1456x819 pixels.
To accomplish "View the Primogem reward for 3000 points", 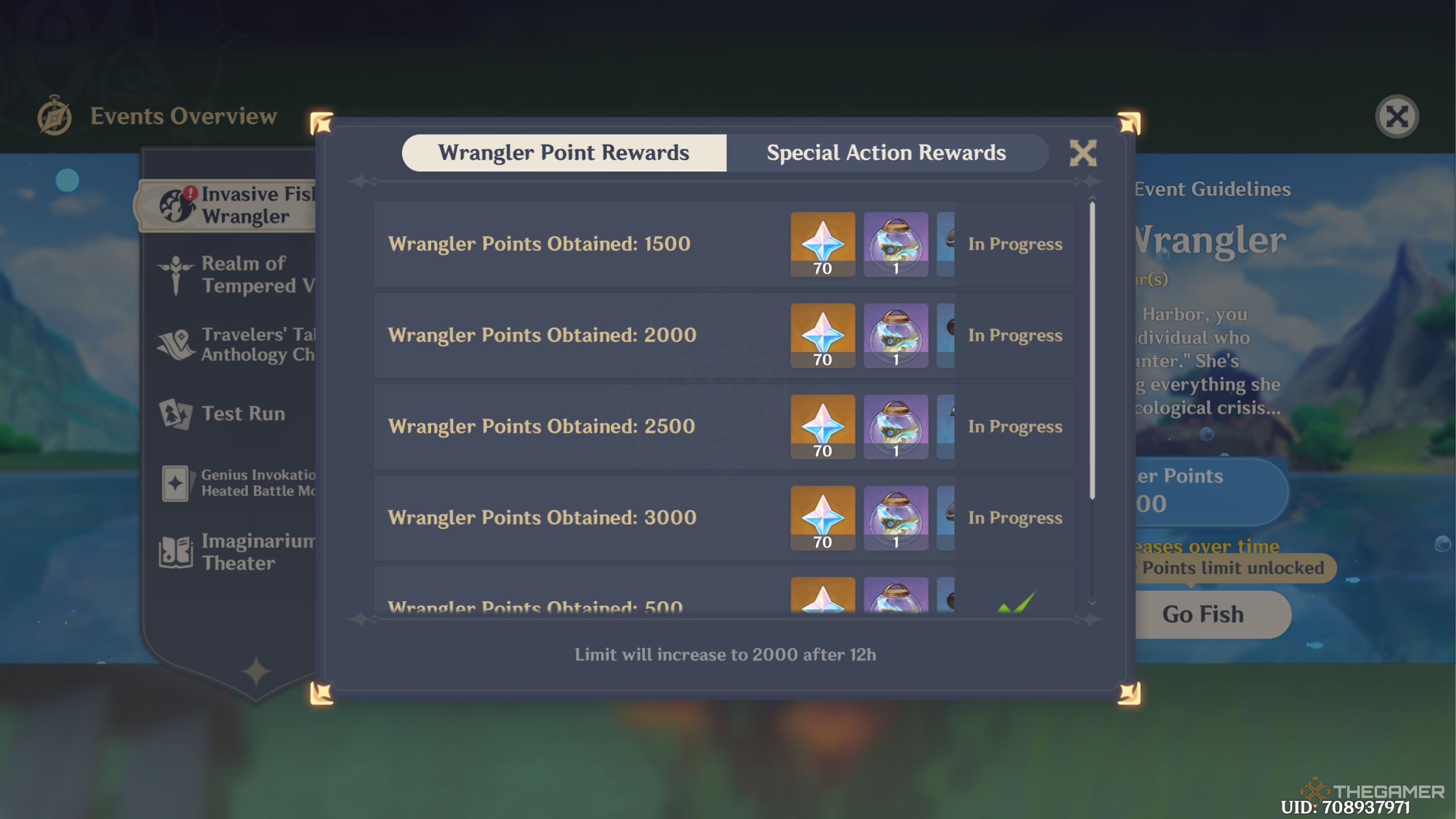I will point(822,518).
